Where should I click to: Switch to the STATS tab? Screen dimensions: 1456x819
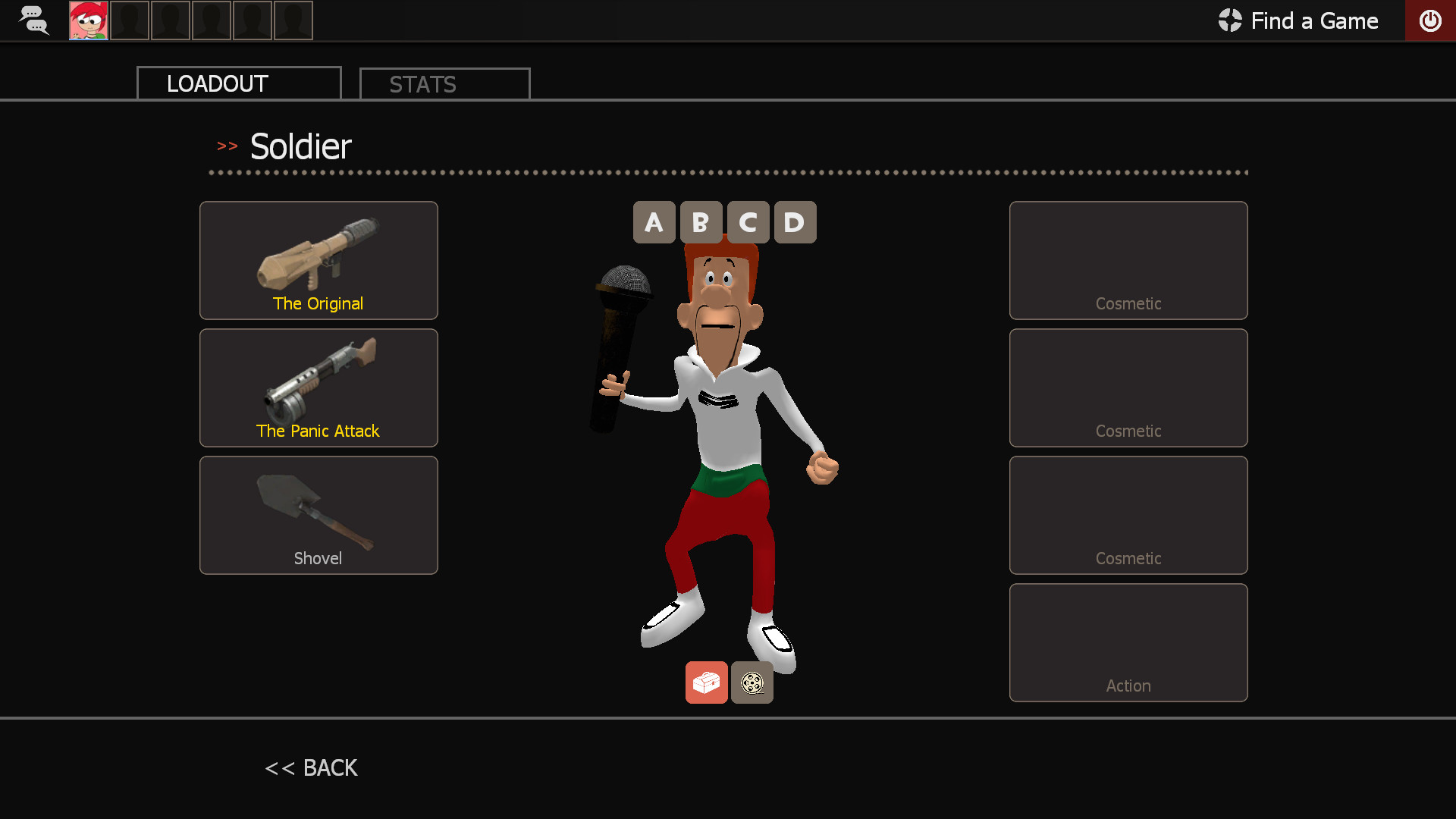pos(444,83)
